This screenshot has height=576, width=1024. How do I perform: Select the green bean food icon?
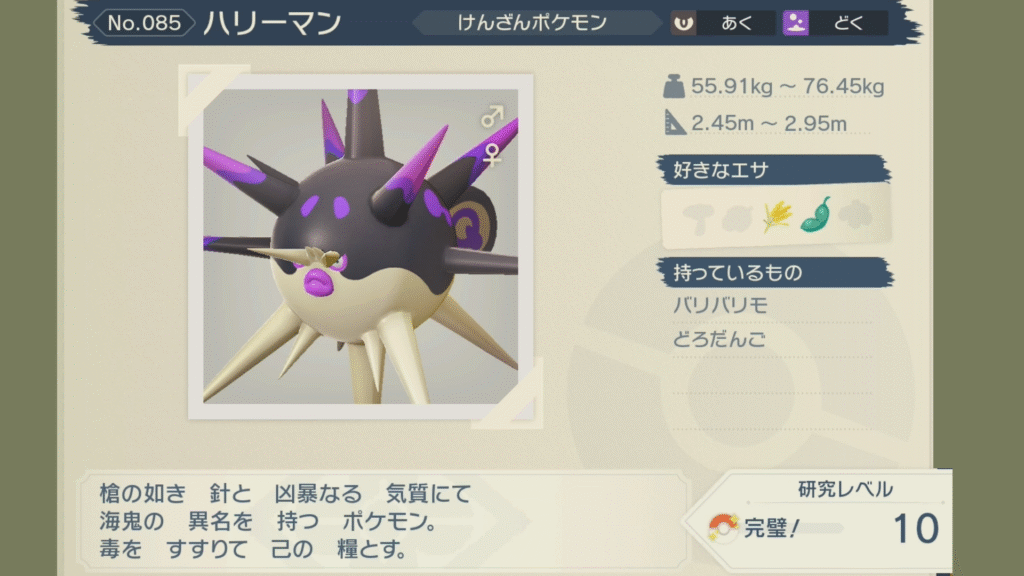point(815,215)
